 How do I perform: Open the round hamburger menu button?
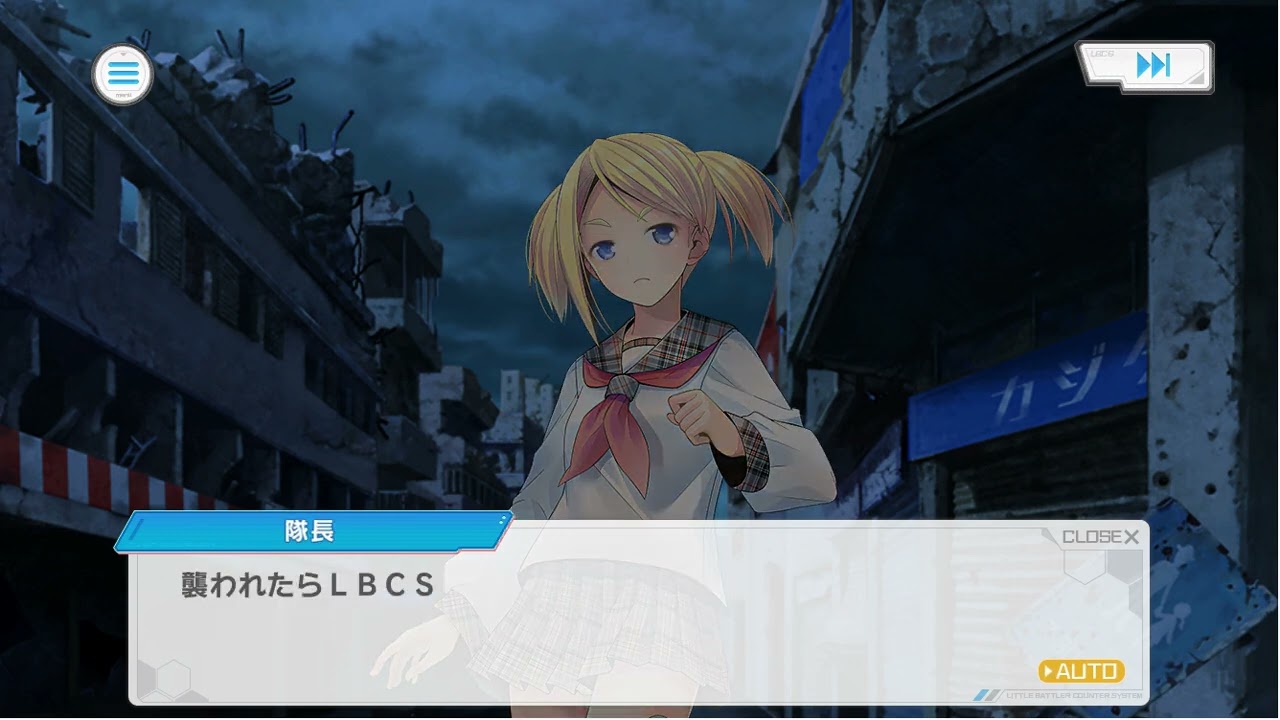coord(122,74)
